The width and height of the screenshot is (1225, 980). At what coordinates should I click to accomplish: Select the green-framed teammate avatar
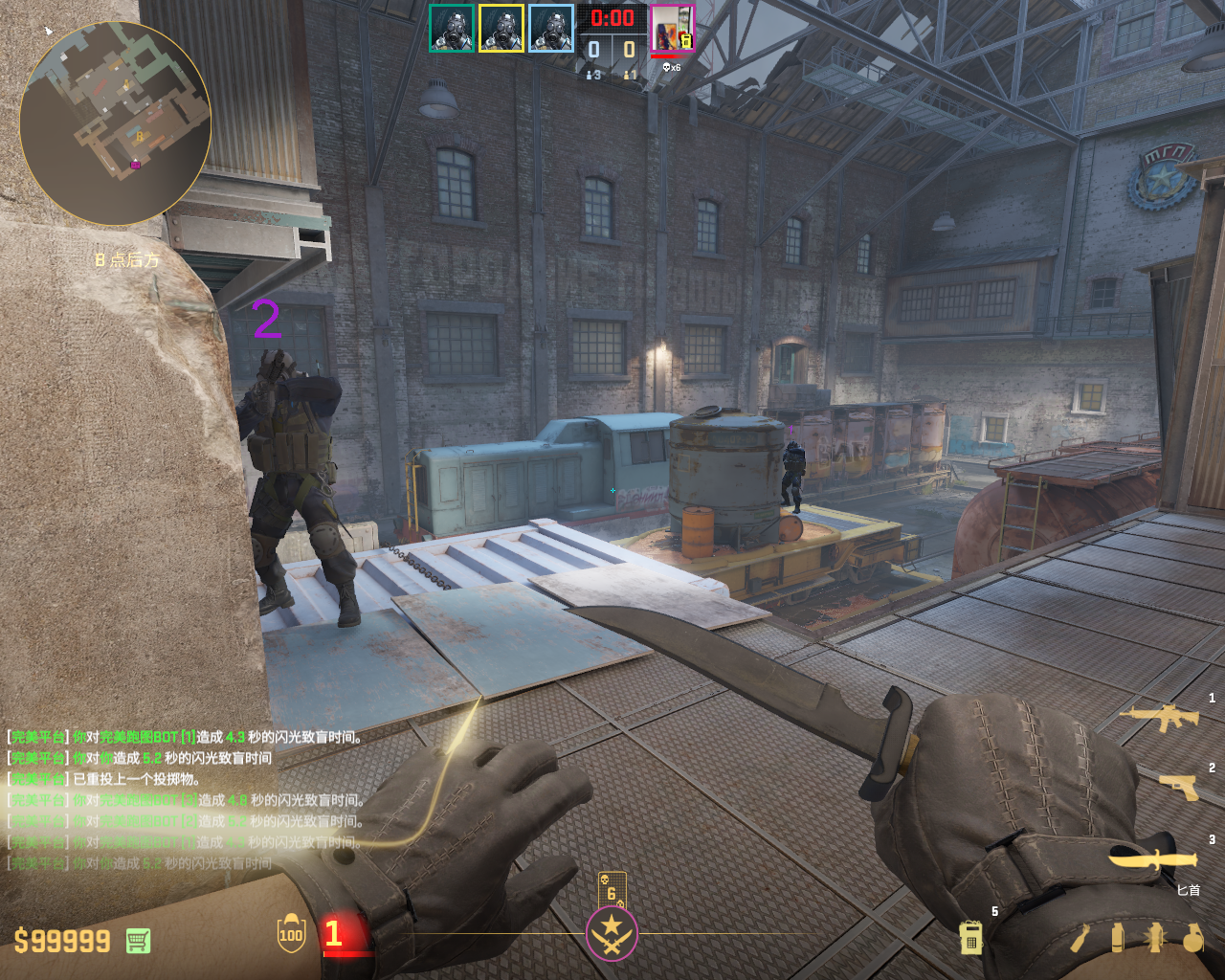click(x=452, y=29)
